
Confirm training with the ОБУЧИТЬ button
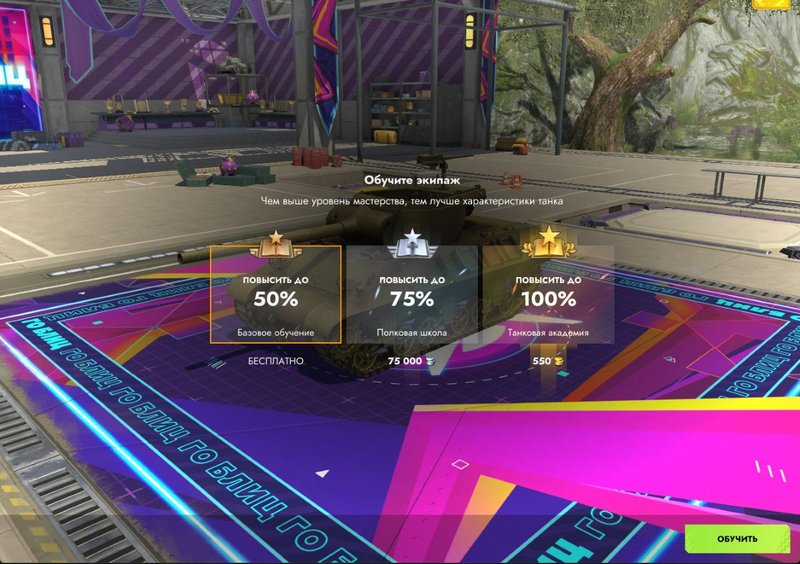coord(737,539)
